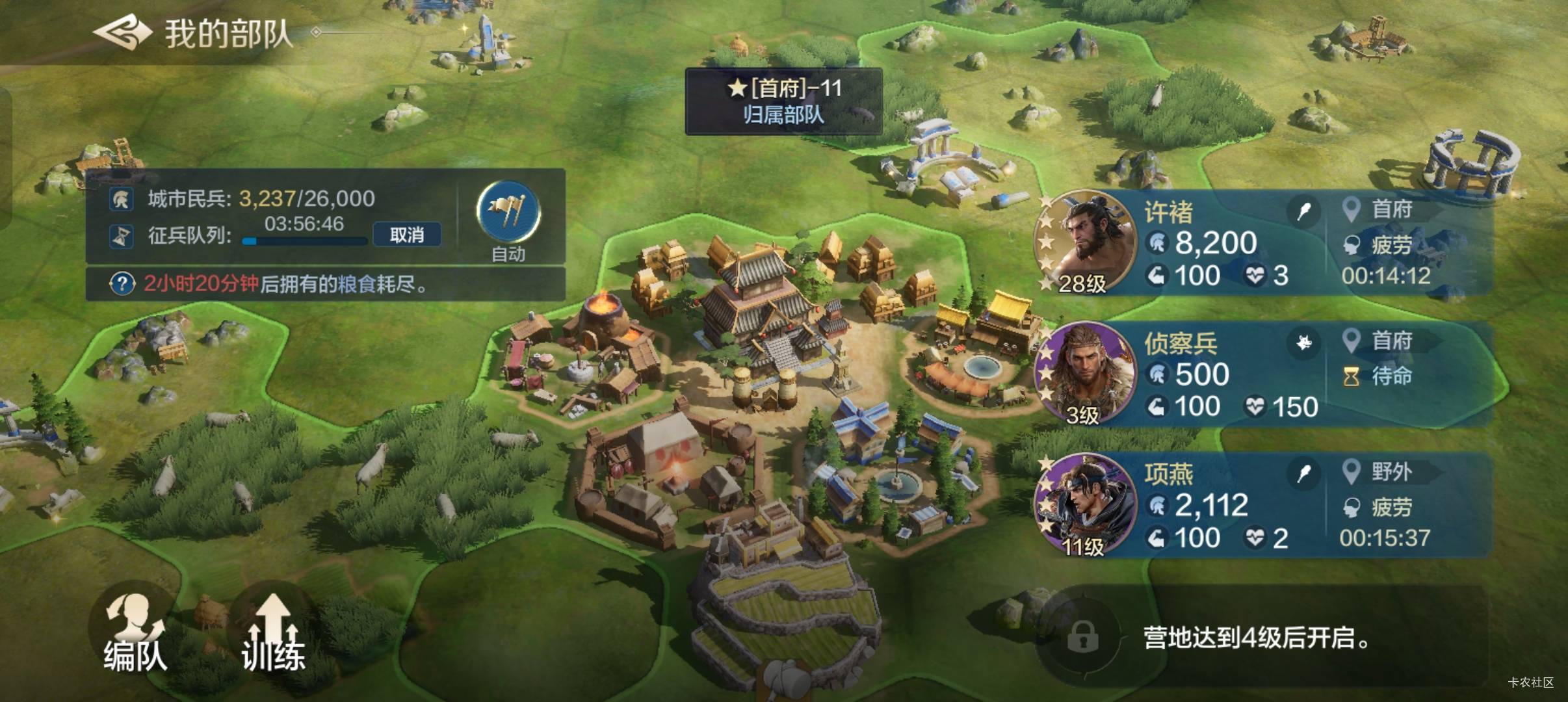Open the food depletion help question mark
This screenshot has height=702, width=1568.
122,284
